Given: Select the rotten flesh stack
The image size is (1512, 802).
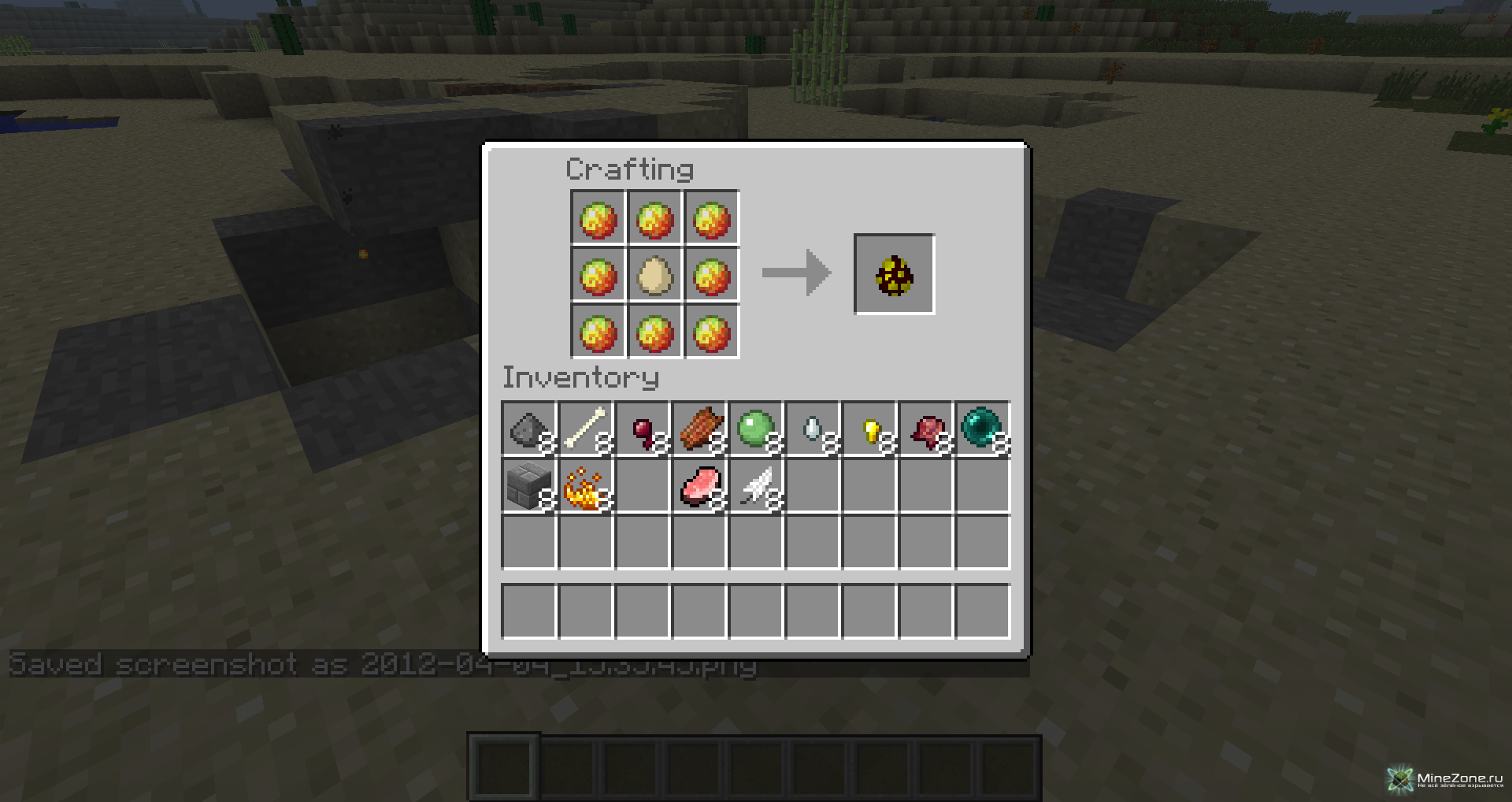Looking at the screenshot, I should coord(699,429).
